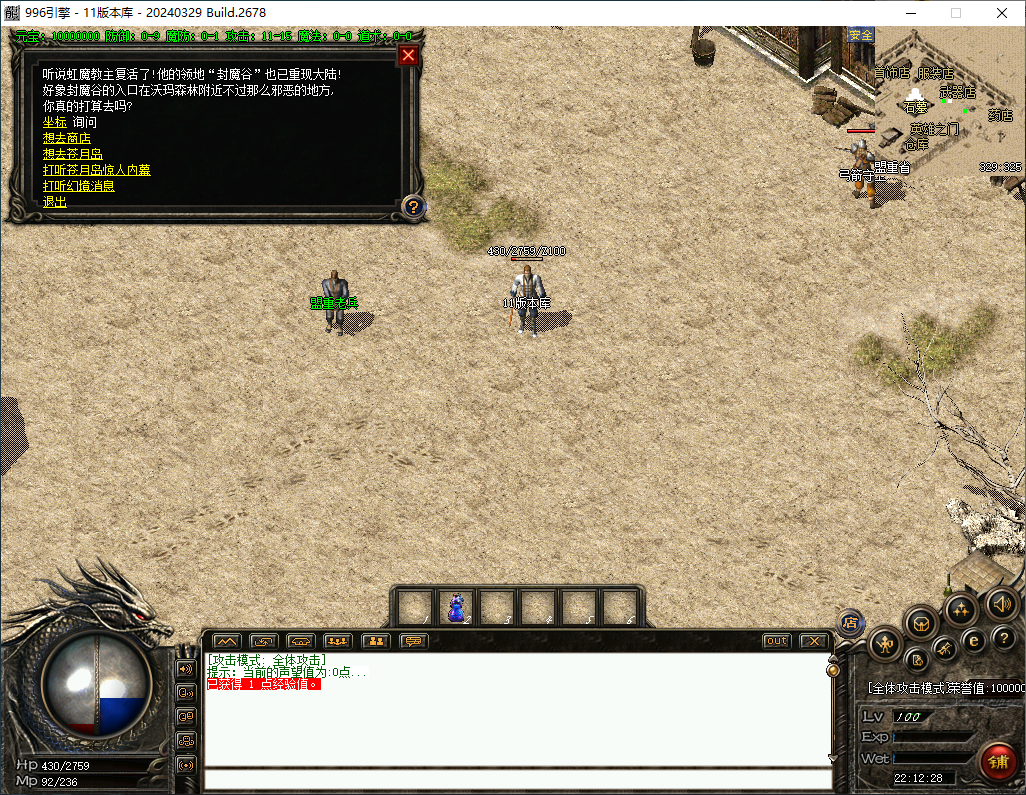Choose the 坐标 dialogue link
This screenshot has width=1026, height=795.
click(55, 122)
